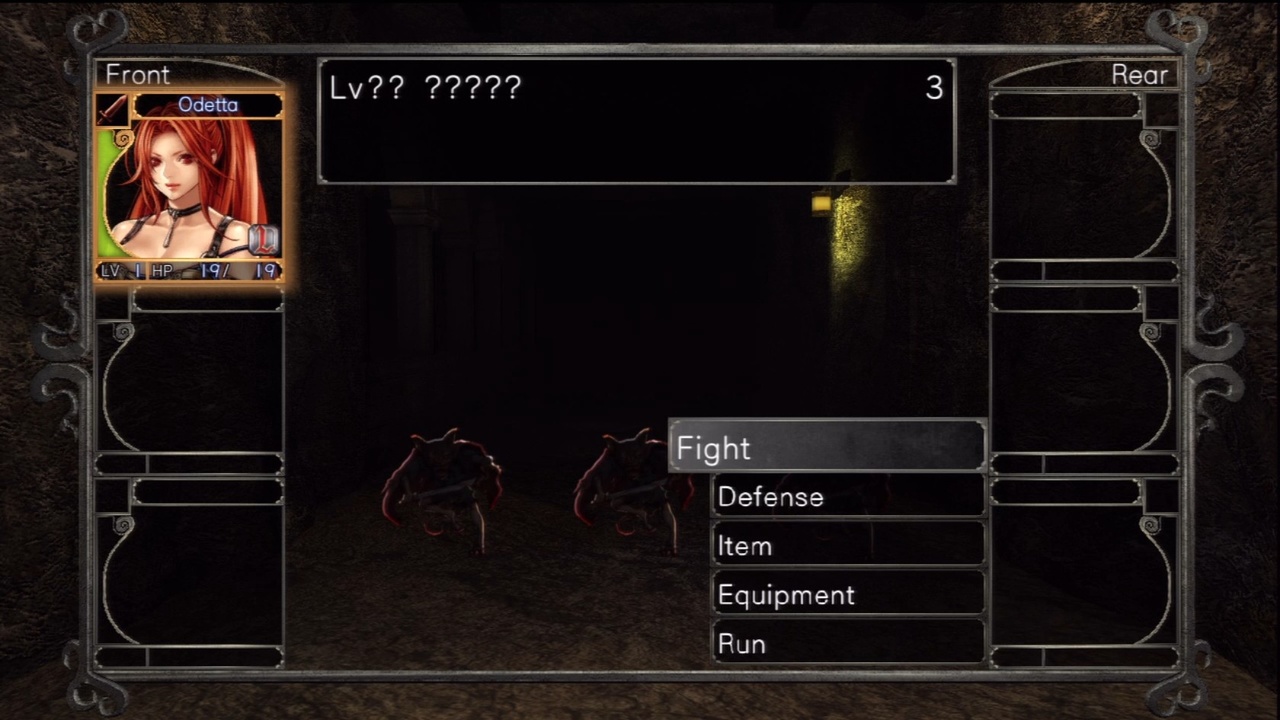Click the Rear label at the top right
1280x720 pixels.
[x=1140, y=74]
